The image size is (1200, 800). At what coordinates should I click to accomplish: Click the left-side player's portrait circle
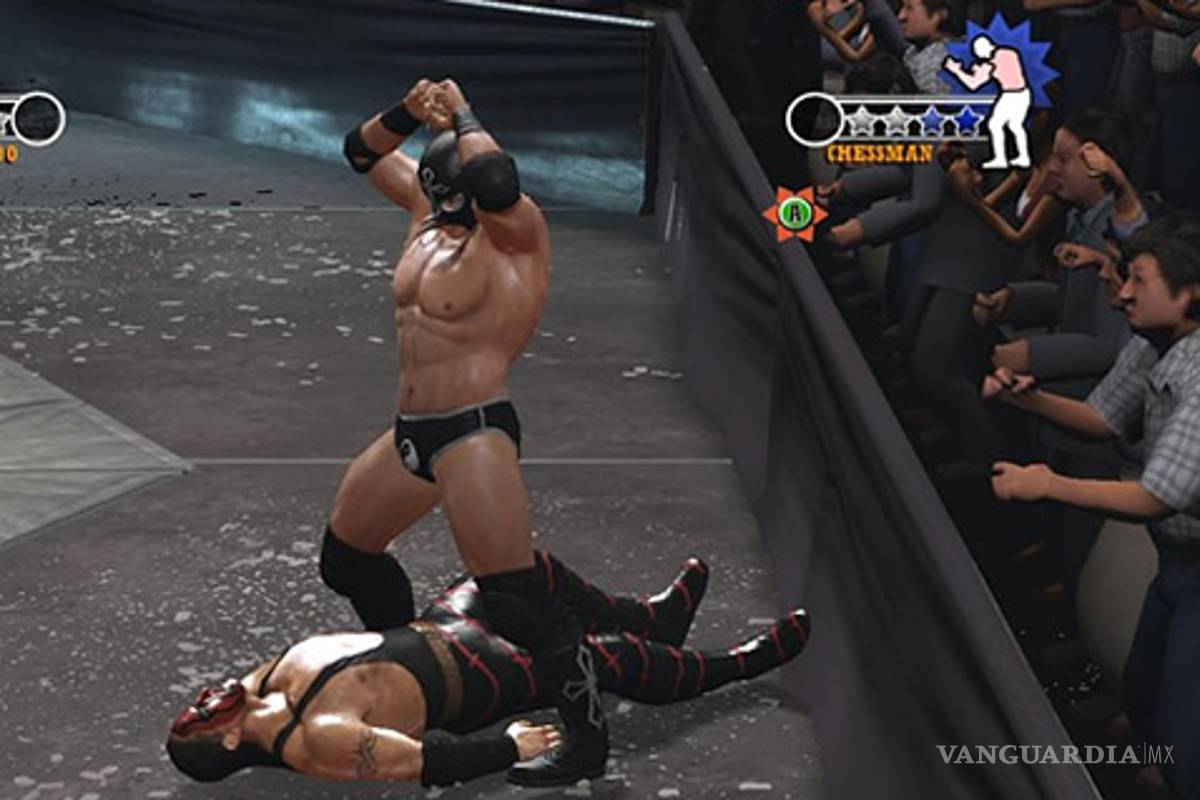[x=39, y=119]
